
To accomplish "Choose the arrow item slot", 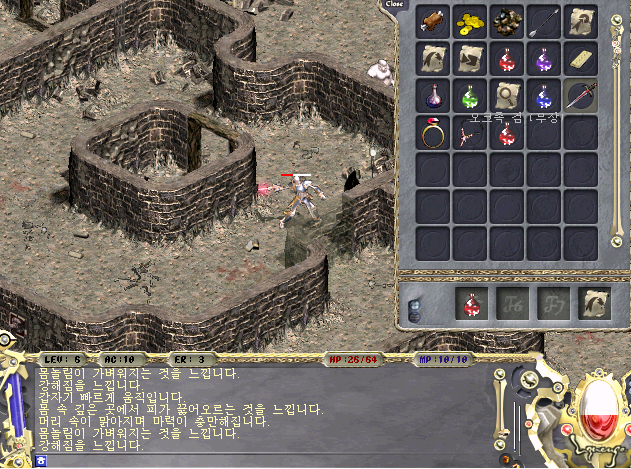I will coord(544,21).
